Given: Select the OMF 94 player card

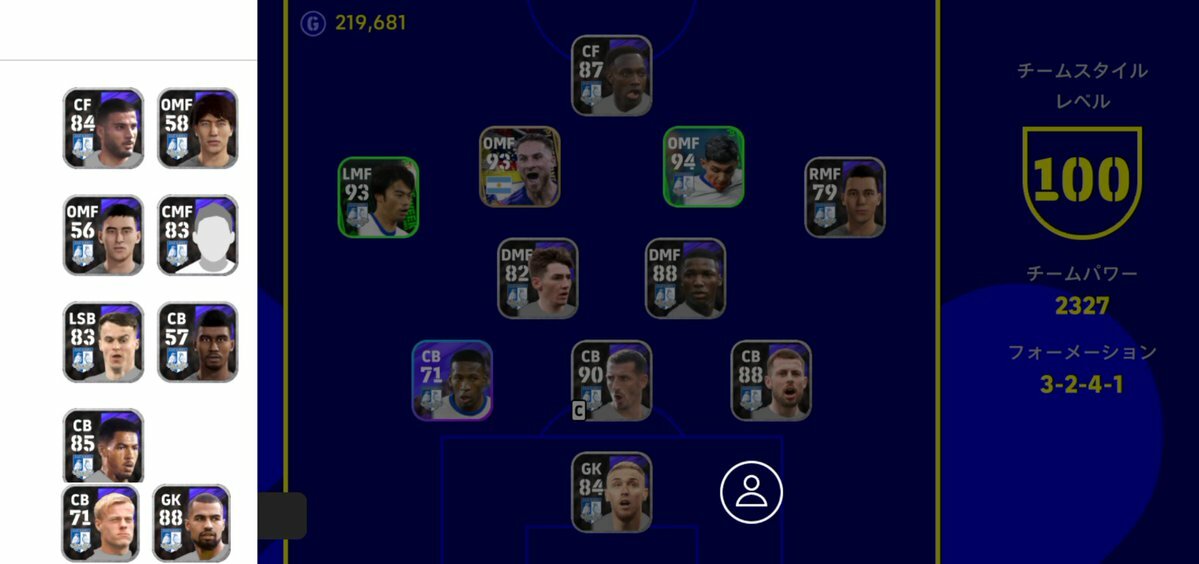Looking at the screenshot, I should coord(704,167).
